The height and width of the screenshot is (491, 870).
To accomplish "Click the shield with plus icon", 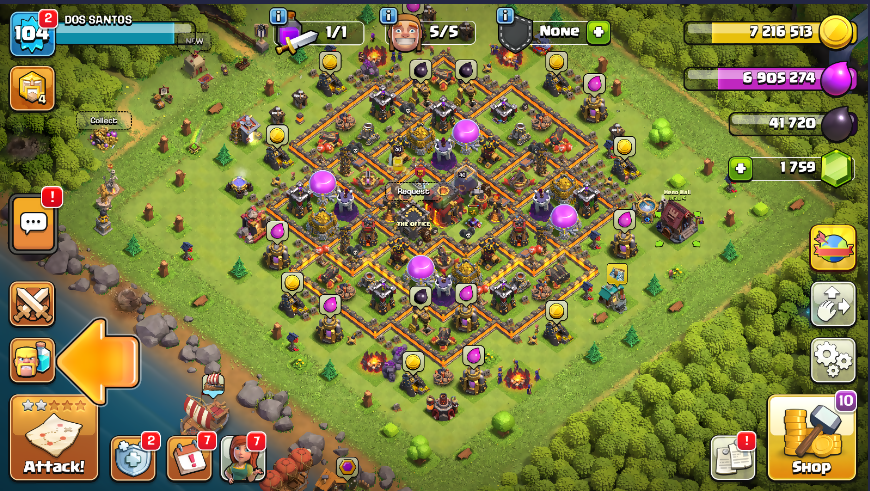I will [x=133, y=458].
